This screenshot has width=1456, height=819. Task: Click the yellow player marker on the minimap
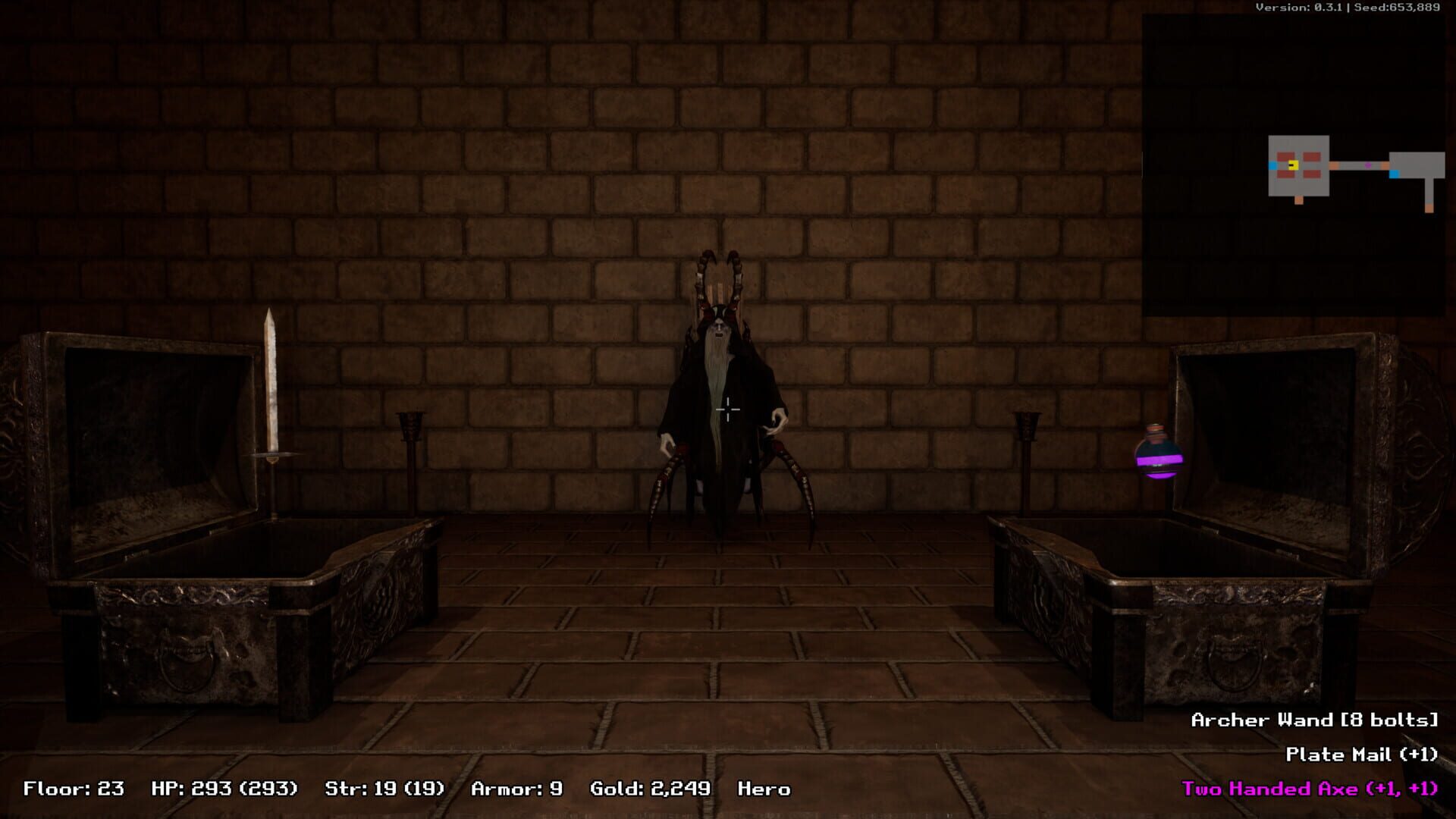coord(1294,165)
